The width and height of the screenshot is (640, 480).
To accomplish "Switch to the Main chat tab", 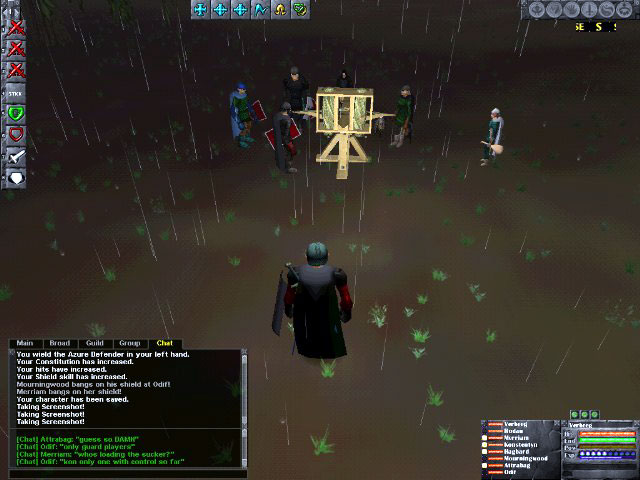I will coord(27,343).
